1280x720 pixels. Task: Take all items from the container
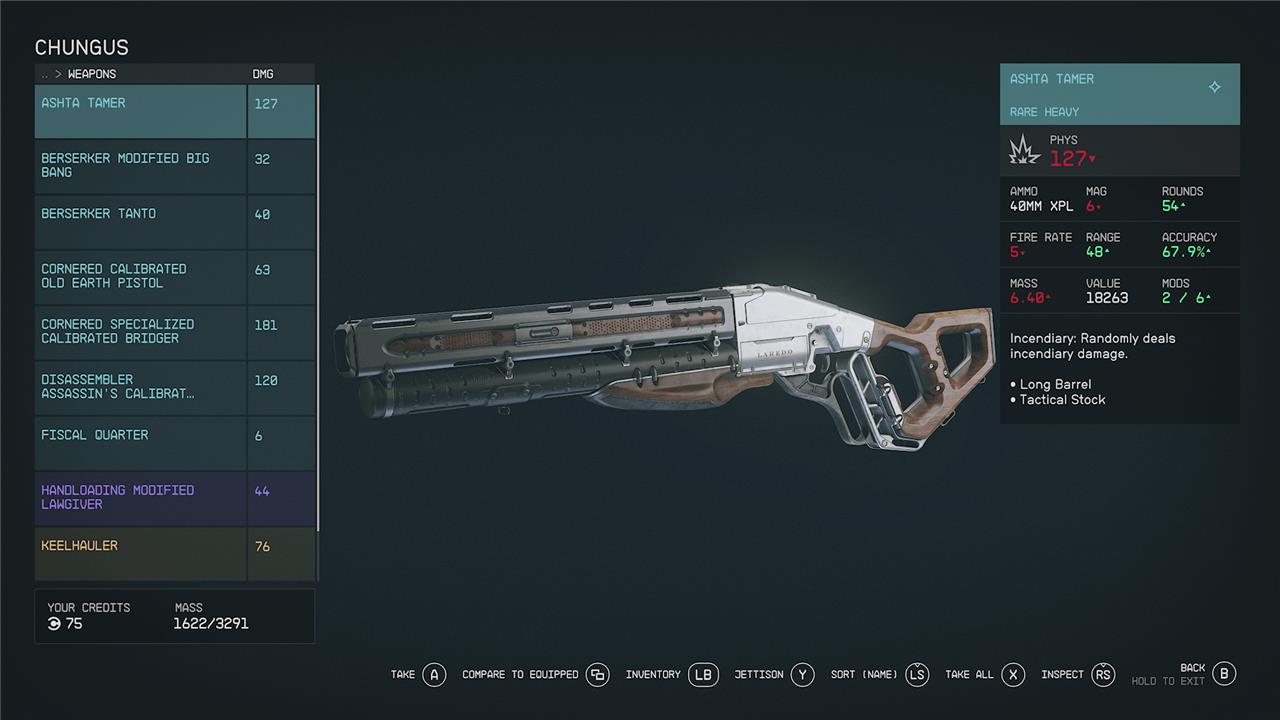(1013, 675)
